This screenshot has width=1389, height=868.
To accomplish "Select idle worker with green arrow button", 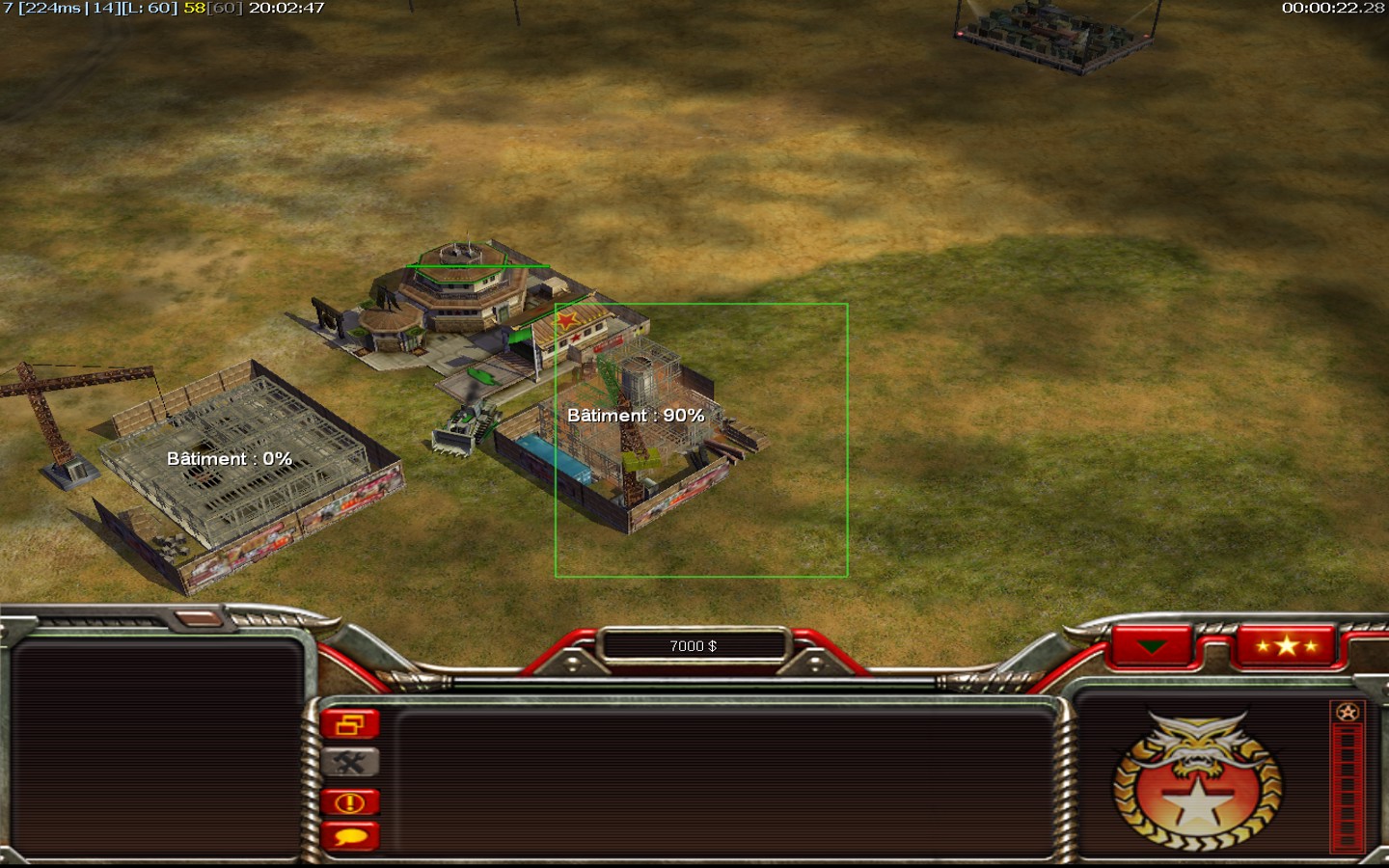I will pyautogui.click(x=1152, y=646).
